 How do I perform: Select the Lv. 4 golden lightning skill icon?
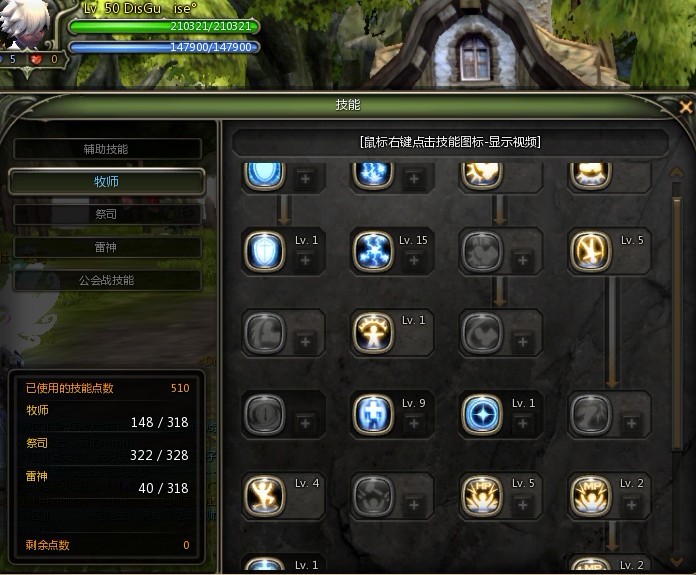click(x=264, y=495)
